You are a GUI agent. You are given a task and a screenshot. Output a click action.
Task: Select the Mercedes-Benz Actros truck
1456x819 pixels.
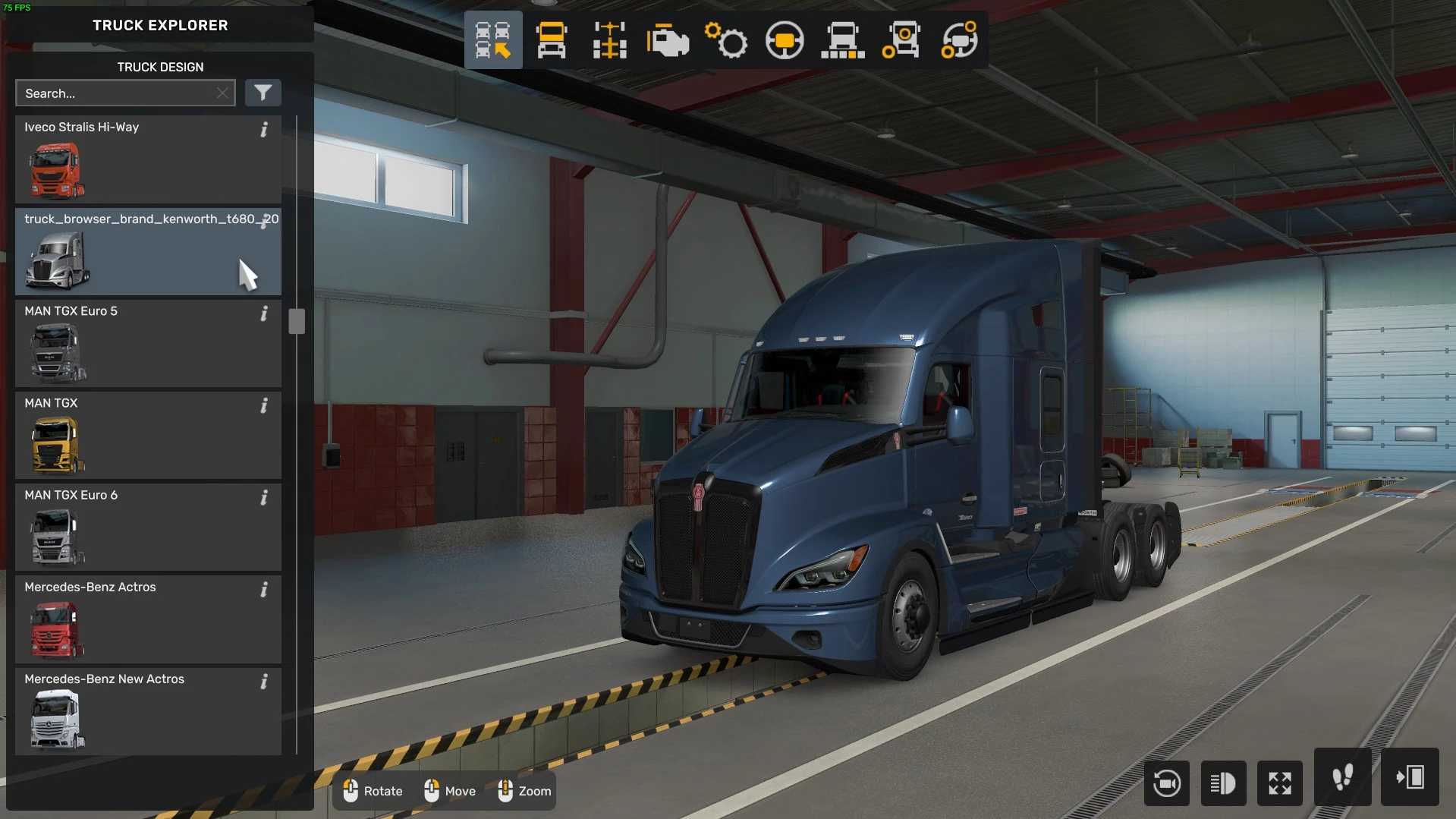pos(148,619)
